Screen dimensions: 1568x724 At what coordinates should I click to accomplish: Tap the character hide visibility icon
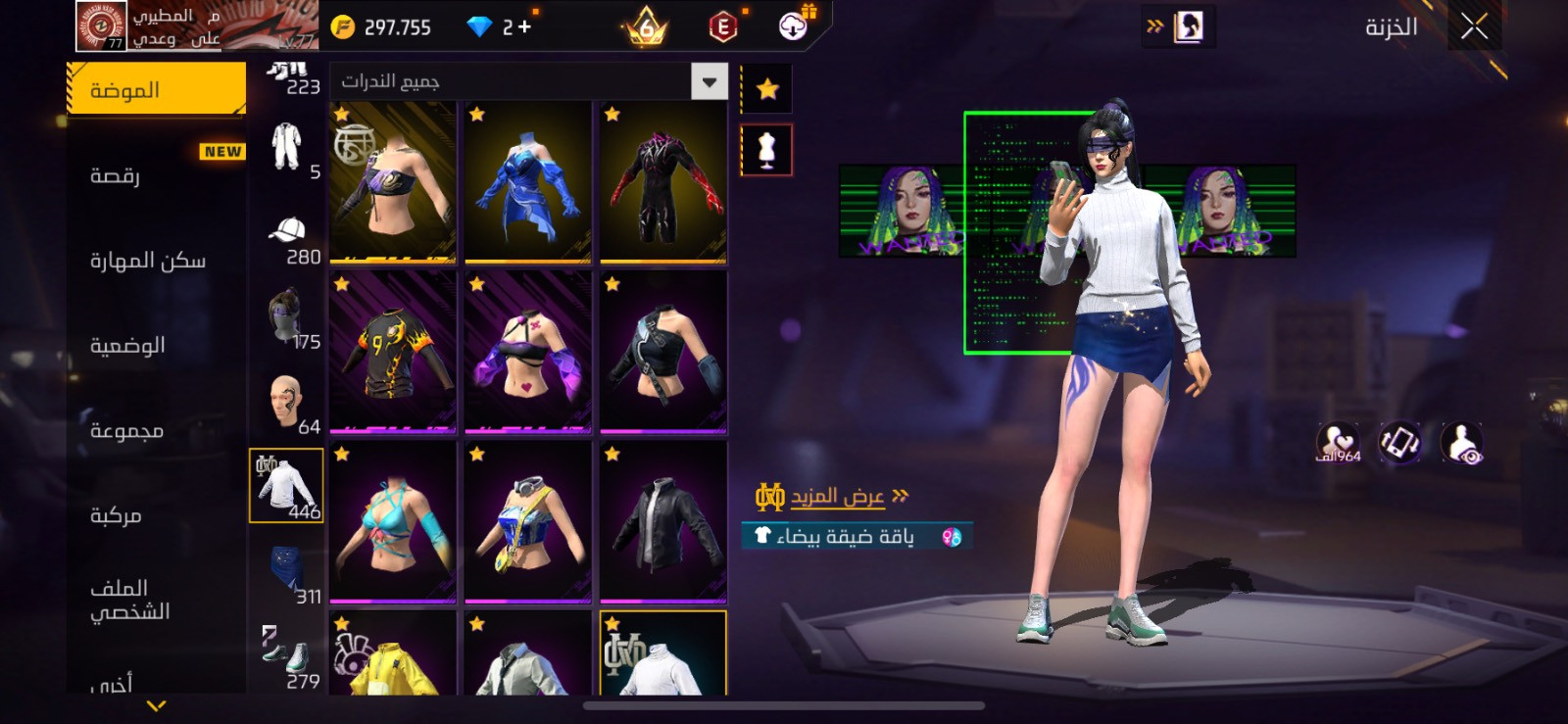coord(1461,444)
